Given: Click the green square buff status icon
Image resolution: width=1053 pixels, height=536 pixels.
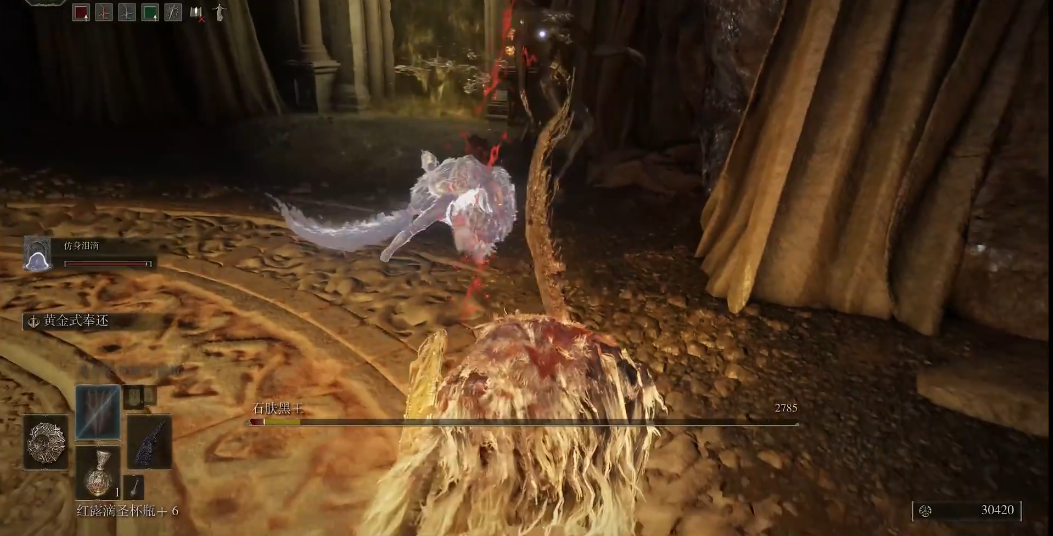Looking at the screenshot, I should pyautogui.click(x=150, y=12).
